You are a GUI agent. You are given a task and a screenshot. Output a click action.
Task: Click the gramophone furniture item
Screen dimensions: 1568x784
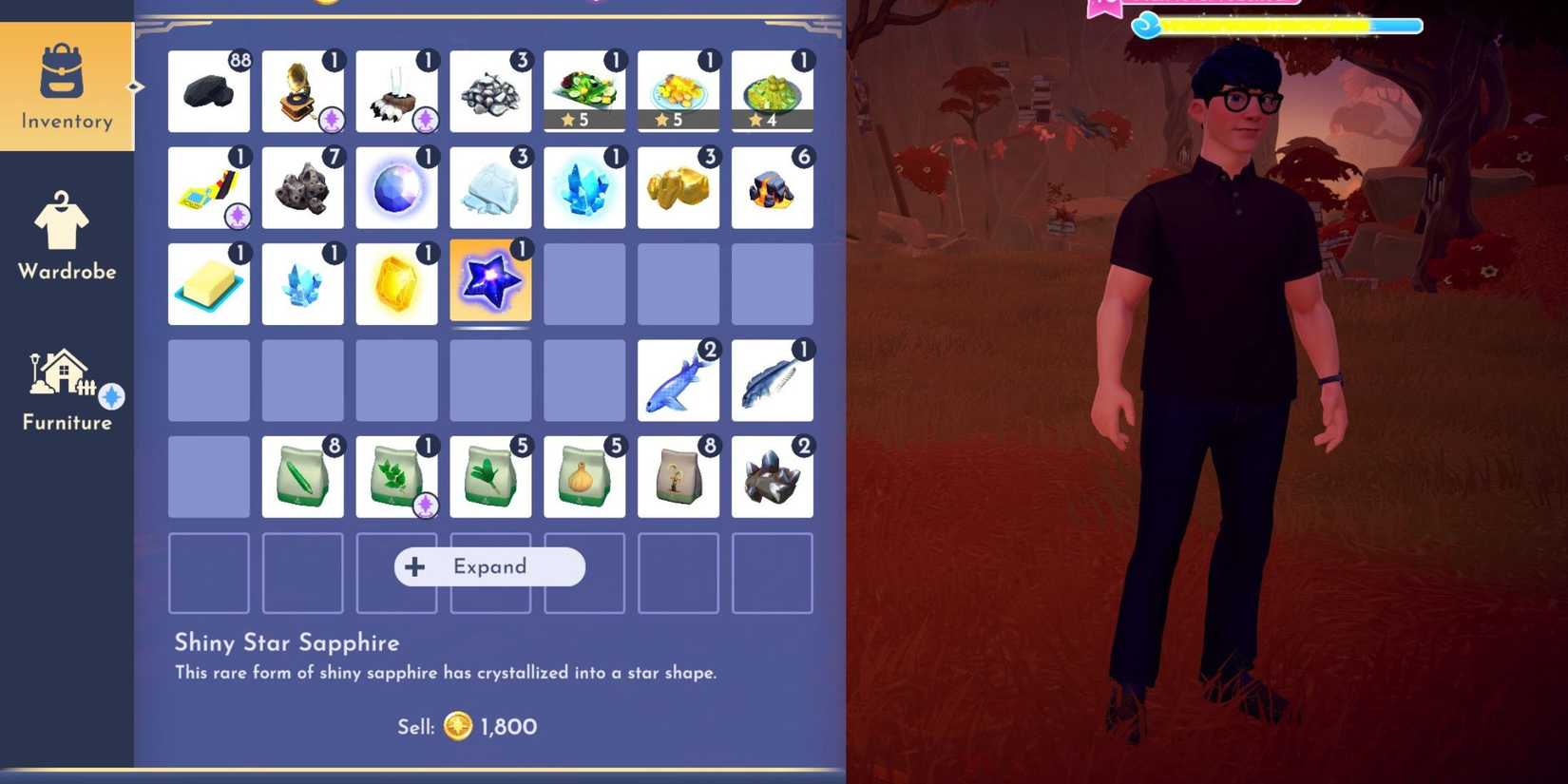click(x=302, y=90)
